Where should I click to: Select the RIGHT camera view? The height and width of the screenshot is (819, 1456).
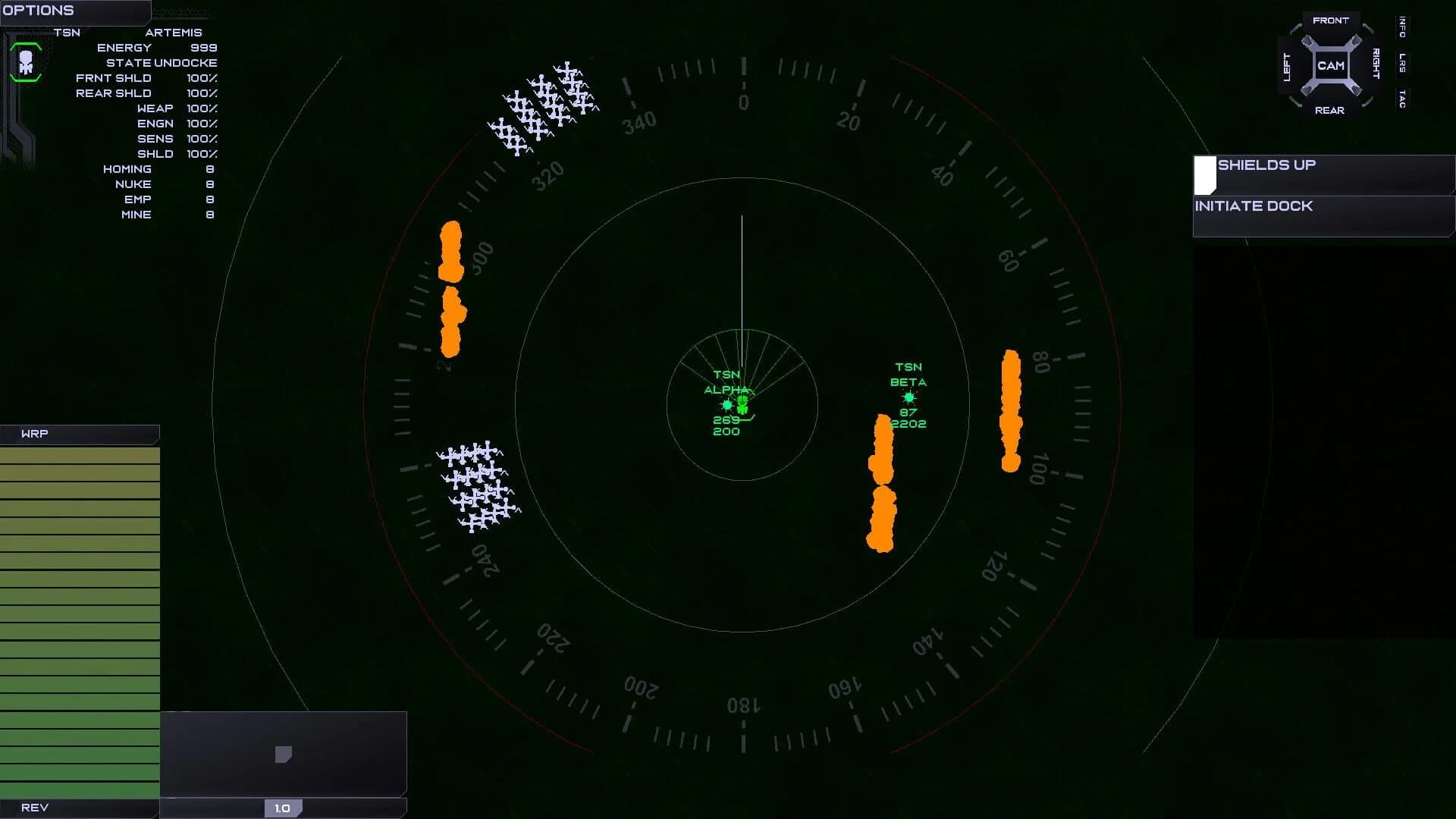pyautogui.click(x=1375, y=64)
